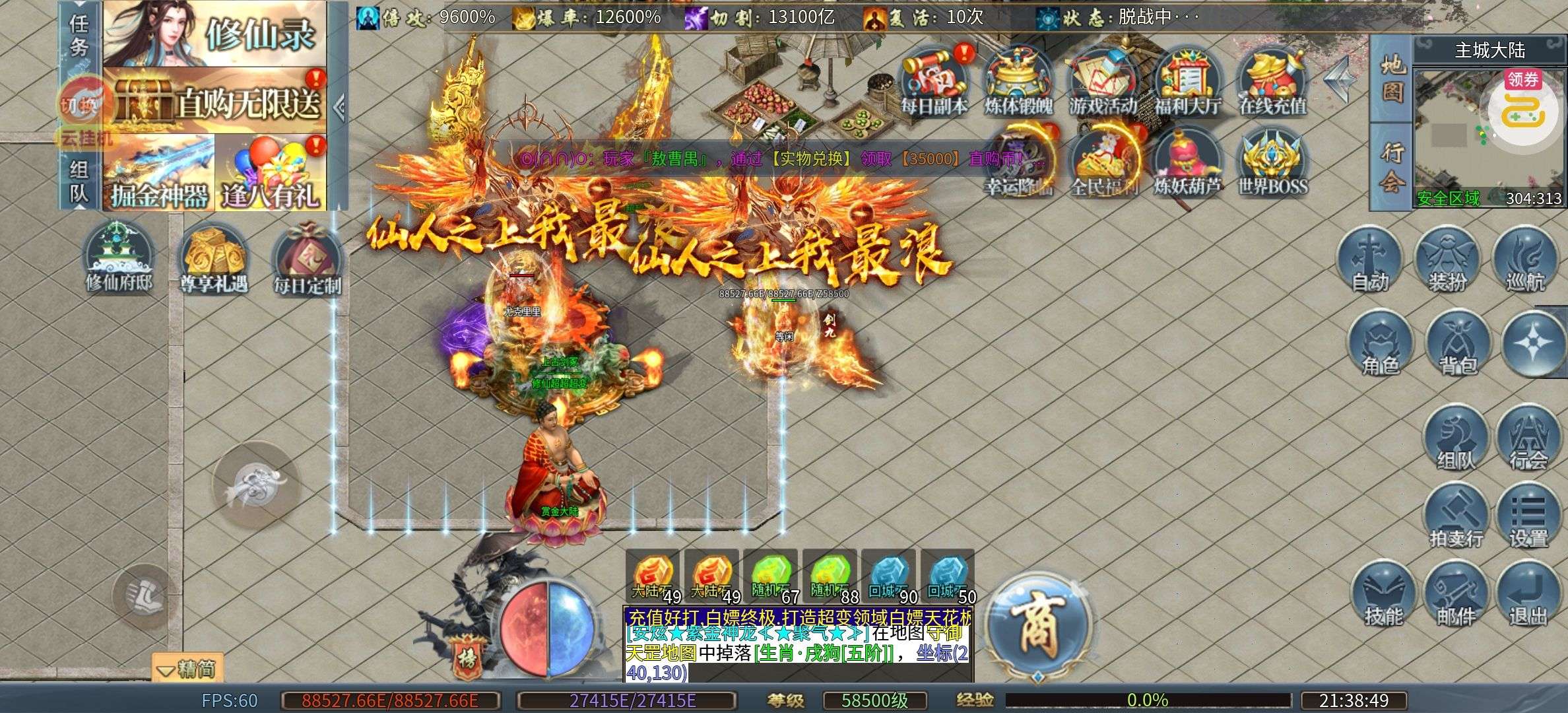The image size is (1568, 713).
Task: Open the round 商 shop button
Action: pos(1038,624)
